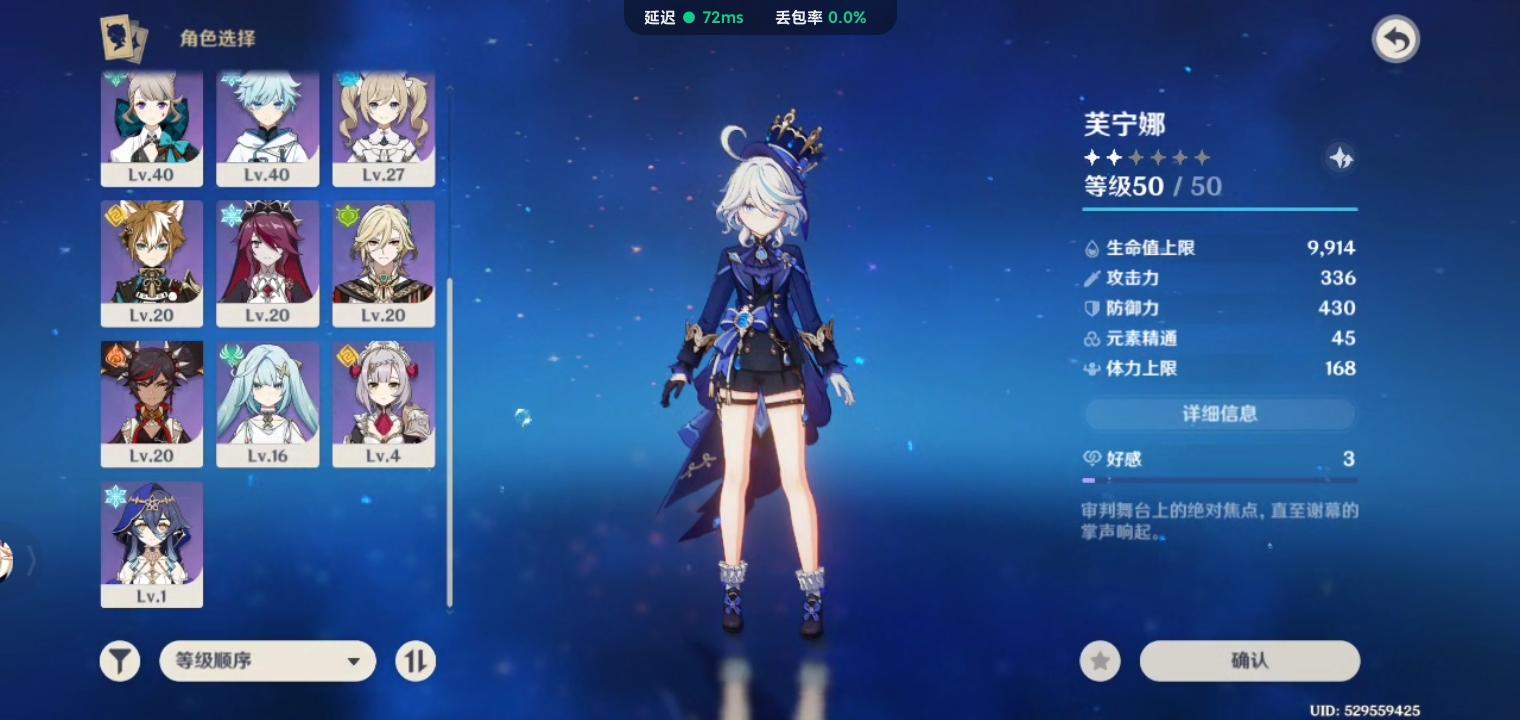Viewport: 1520px width, 720px height.
Task: Click the sort order arrows icon
Action: tap(415, 661)
